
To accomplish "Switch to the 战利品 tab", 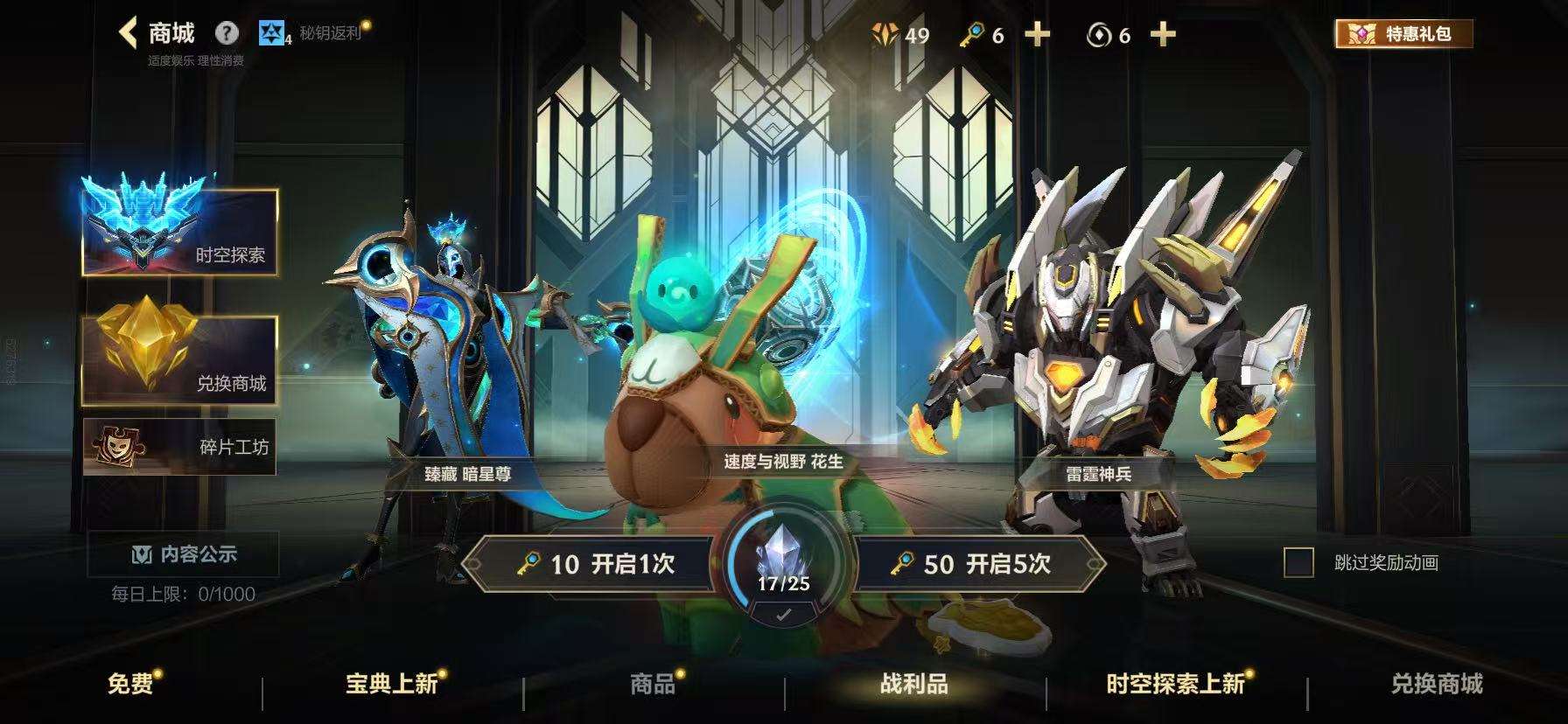I will [915, 686].
